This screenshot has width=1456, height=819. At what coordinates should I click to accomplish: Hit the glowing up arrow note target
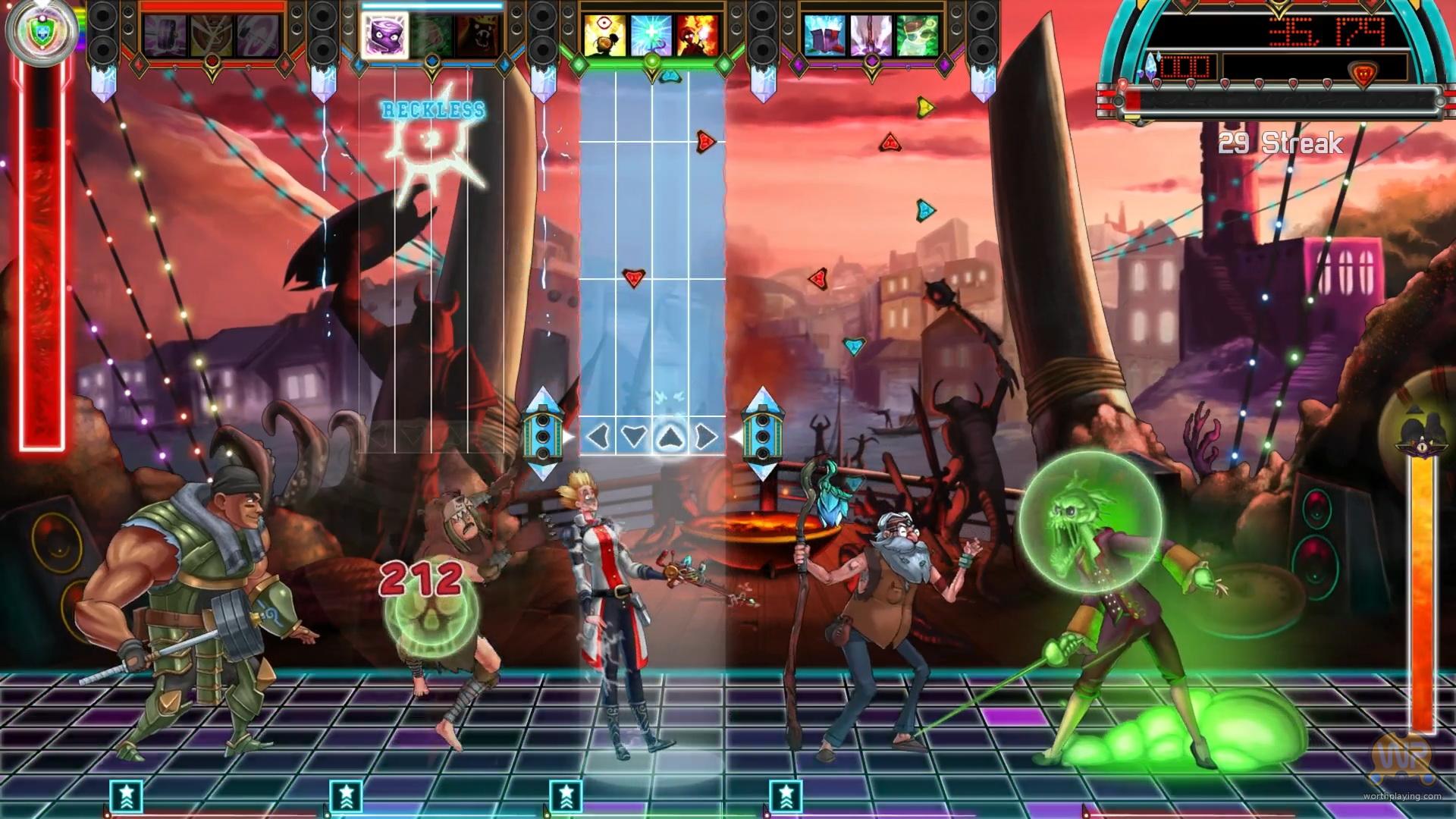670,437
